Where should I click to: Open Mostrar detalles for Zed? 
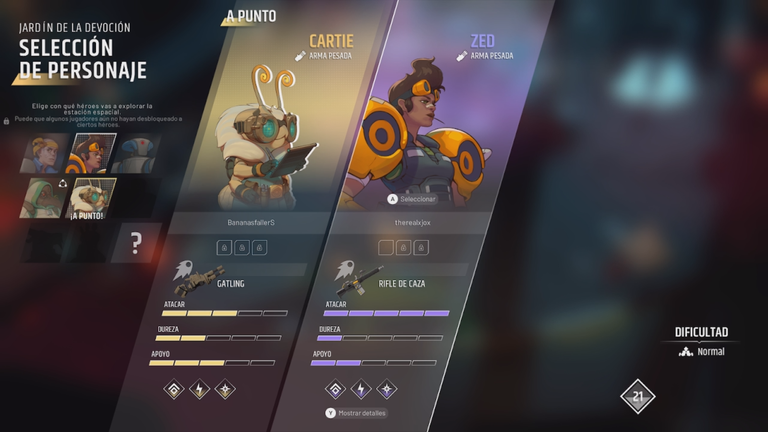pos(356,412)
